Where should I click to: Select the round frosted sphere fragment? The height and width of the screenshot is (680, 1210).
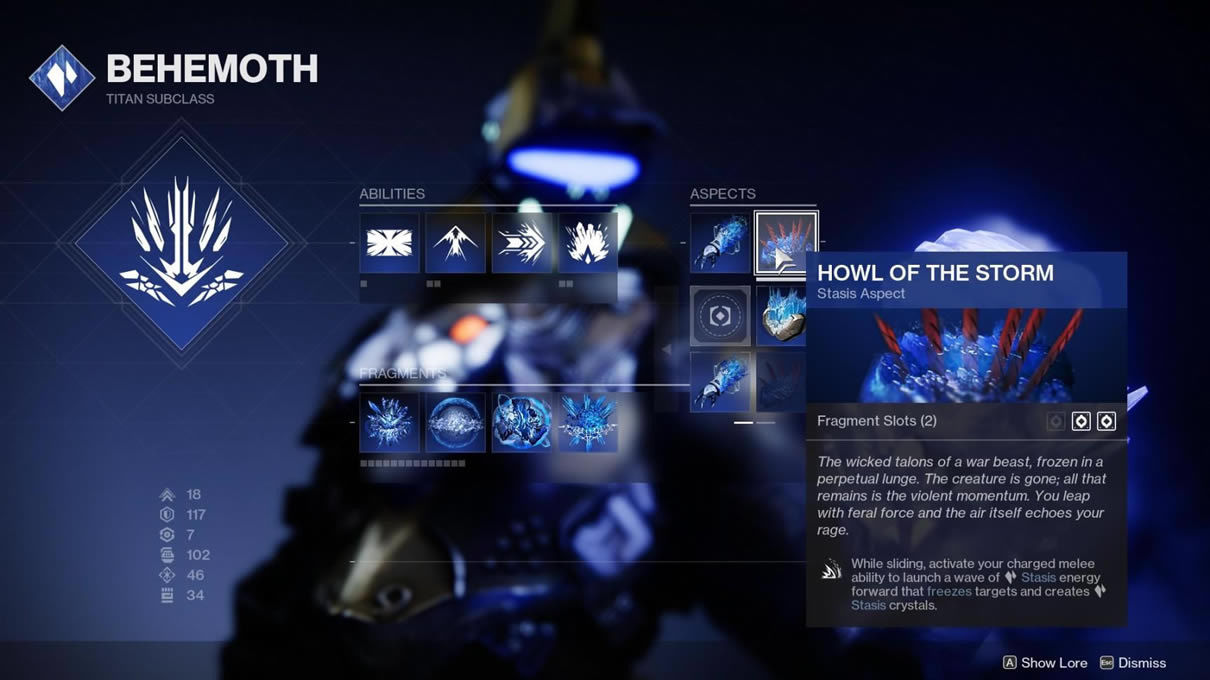click(455, 422)
